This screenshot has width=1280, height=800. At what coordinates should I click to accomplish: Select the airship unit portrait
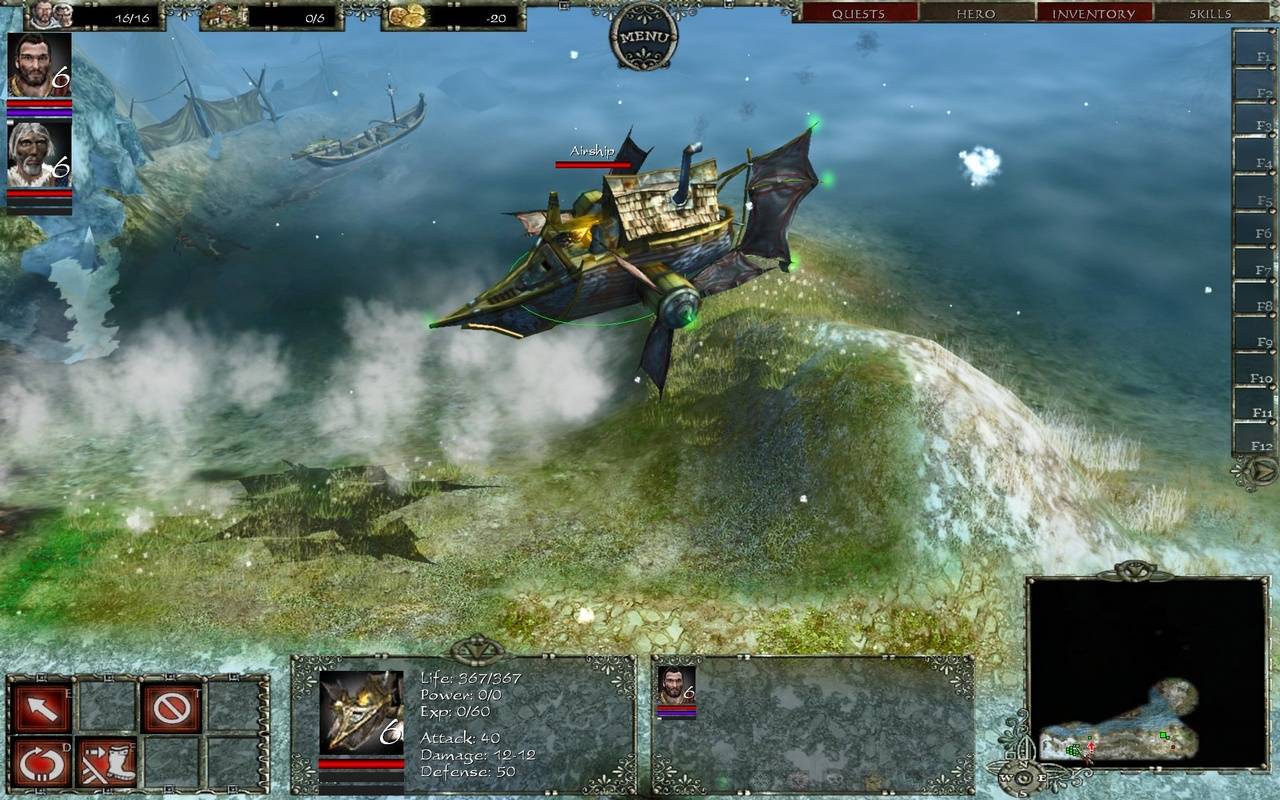coord(361,712)
